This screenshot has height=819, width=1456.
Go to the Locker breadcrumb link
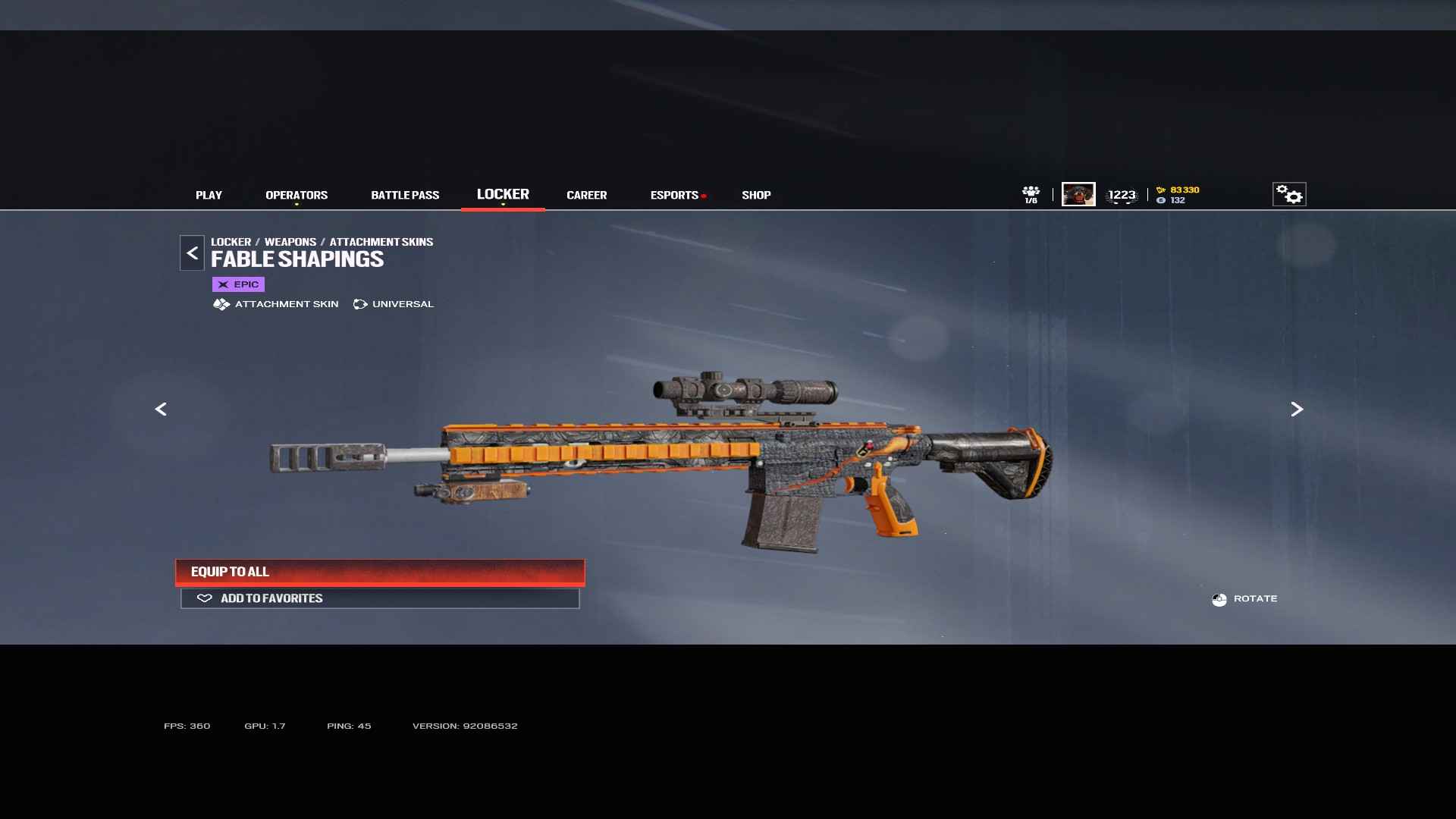[x=231, y=242]
